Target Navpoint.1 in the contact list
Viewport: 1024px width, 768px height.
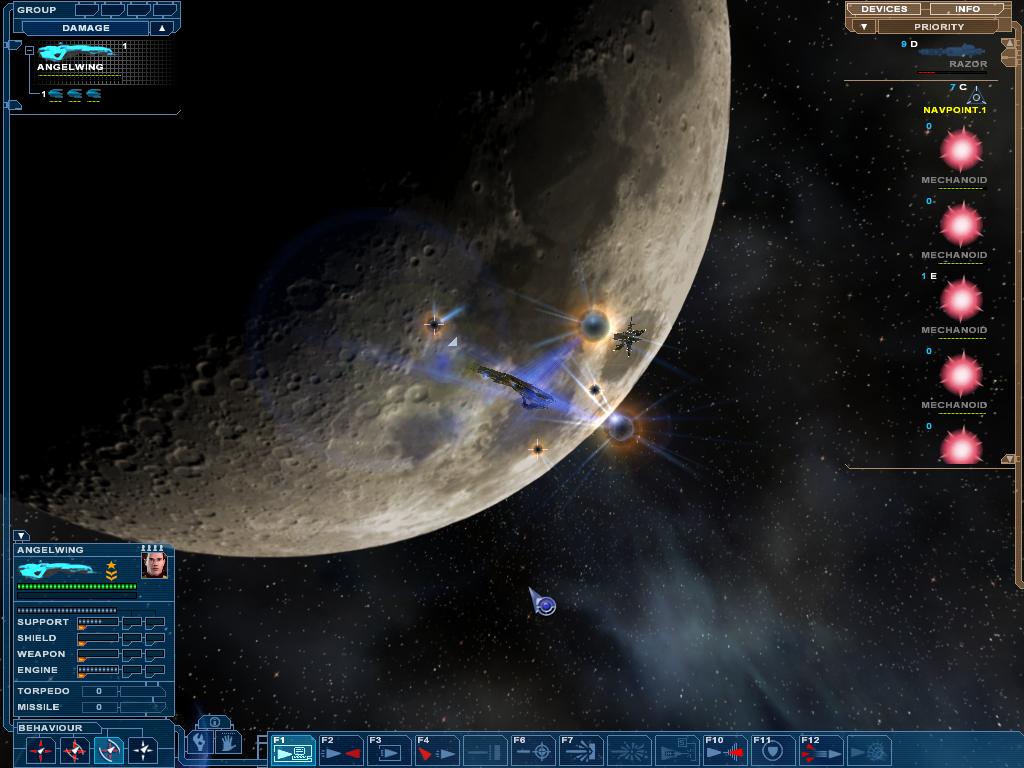click(954, 110)
